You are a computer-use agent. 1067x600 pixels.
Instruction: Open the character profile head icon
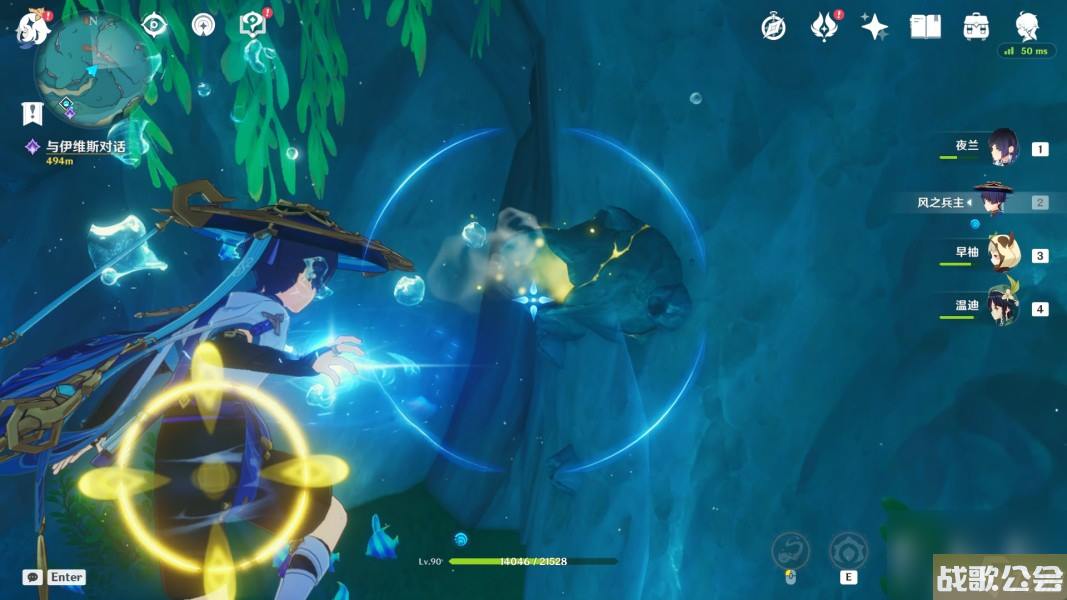click(x=1027, y=27)
